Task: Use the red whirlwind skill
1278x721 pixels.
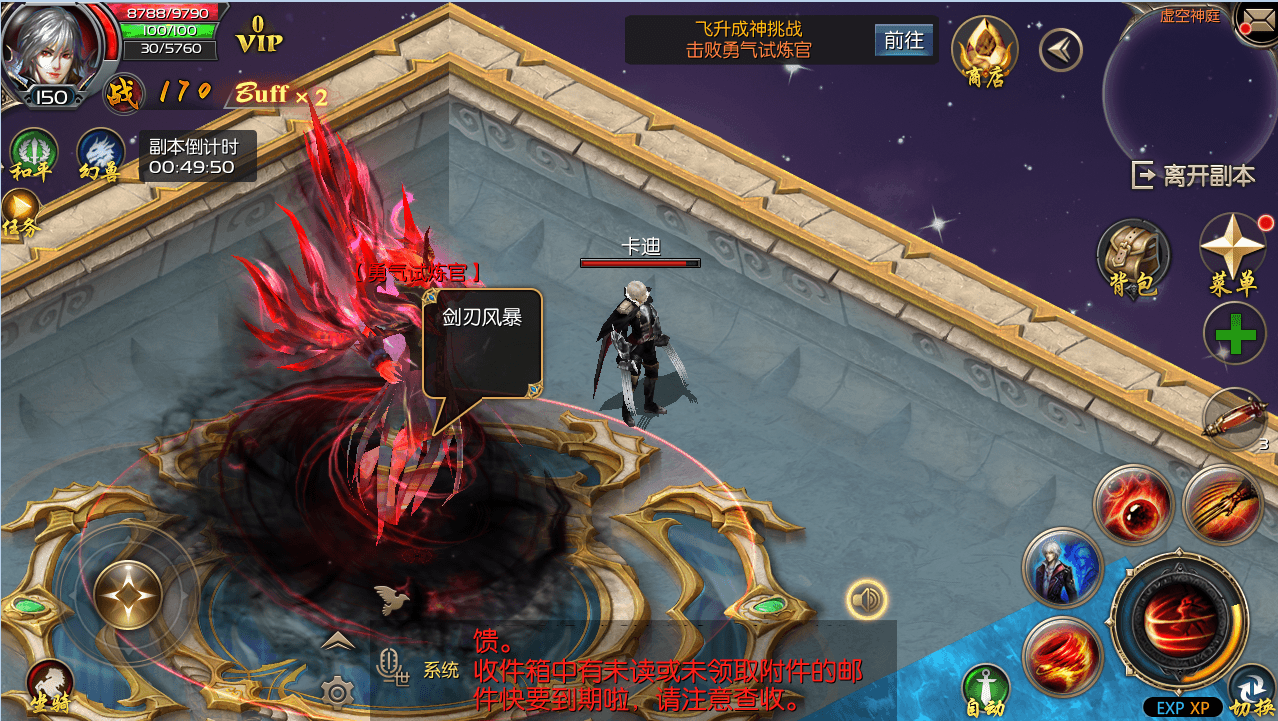Action: tap(1062, 656)
